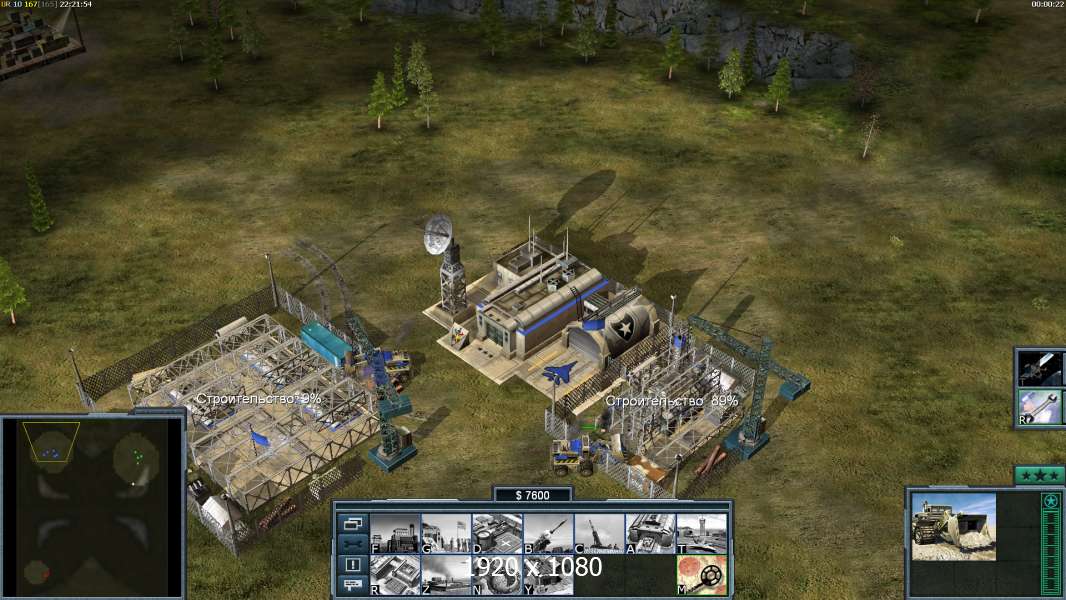Activate the mine detector command icon M

(701, 574)
